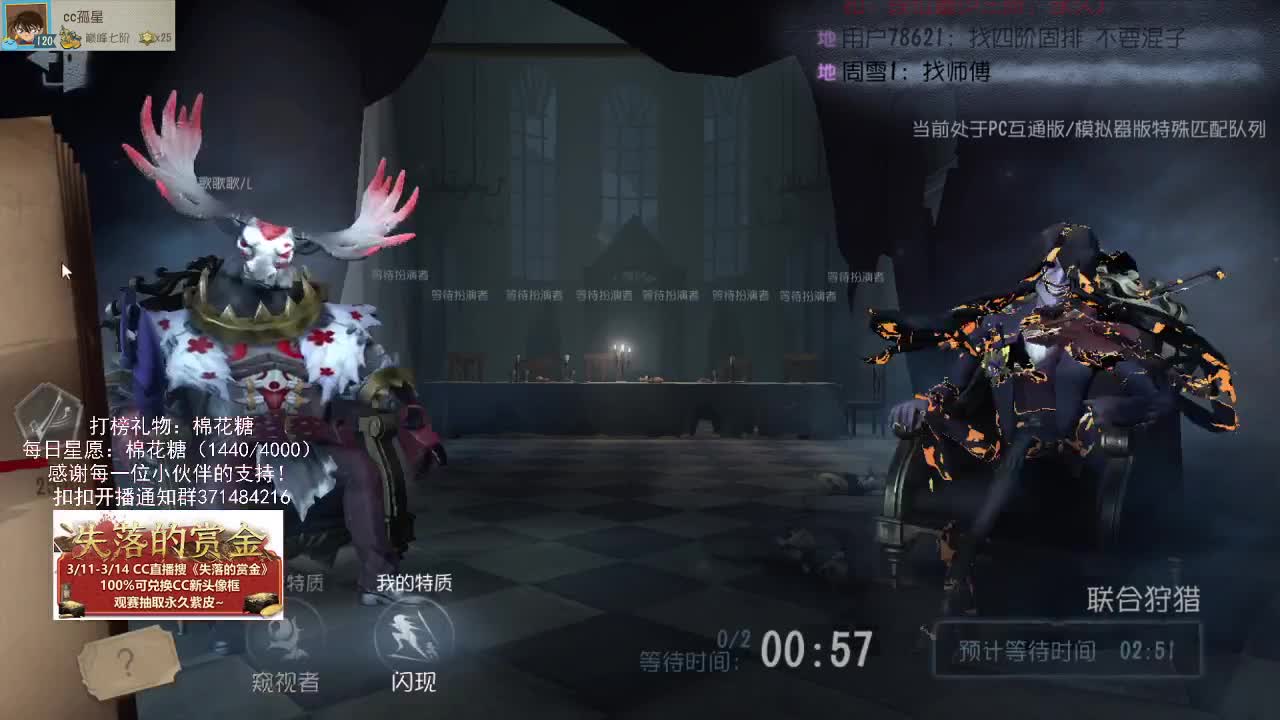This screenshot has width=1280, height=720.
Task: Select the 联合狩猎 mode label
Action: (x=1142, y=597)
